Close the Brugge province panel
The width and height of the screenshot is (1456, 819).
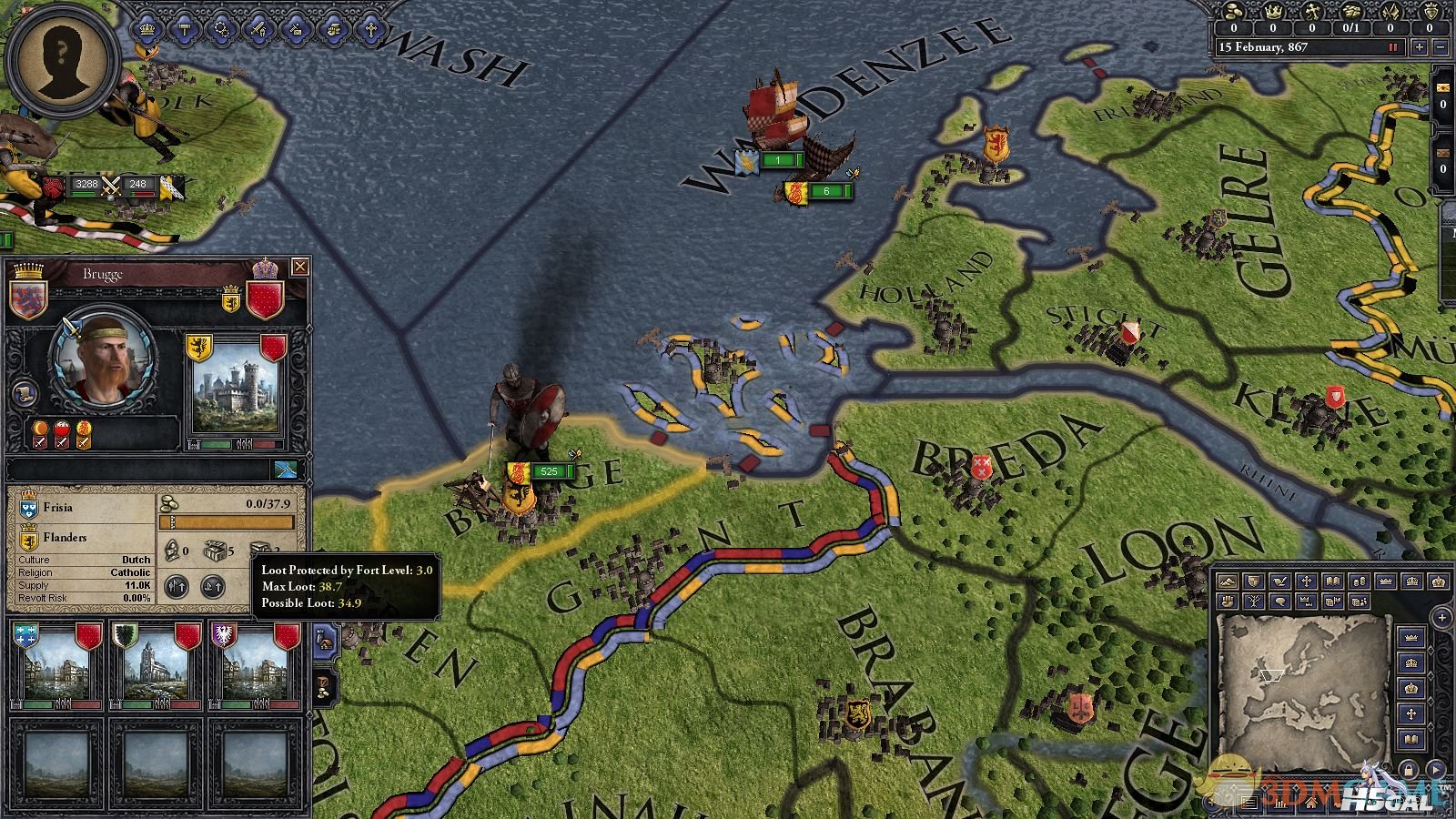[299, 267]
